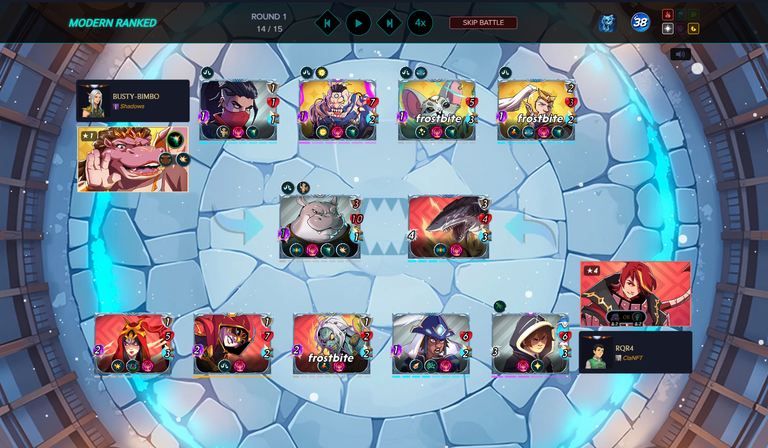Inspect the red-haired summoner card
This screenshot has height=448, width=768.
[635, 294]
